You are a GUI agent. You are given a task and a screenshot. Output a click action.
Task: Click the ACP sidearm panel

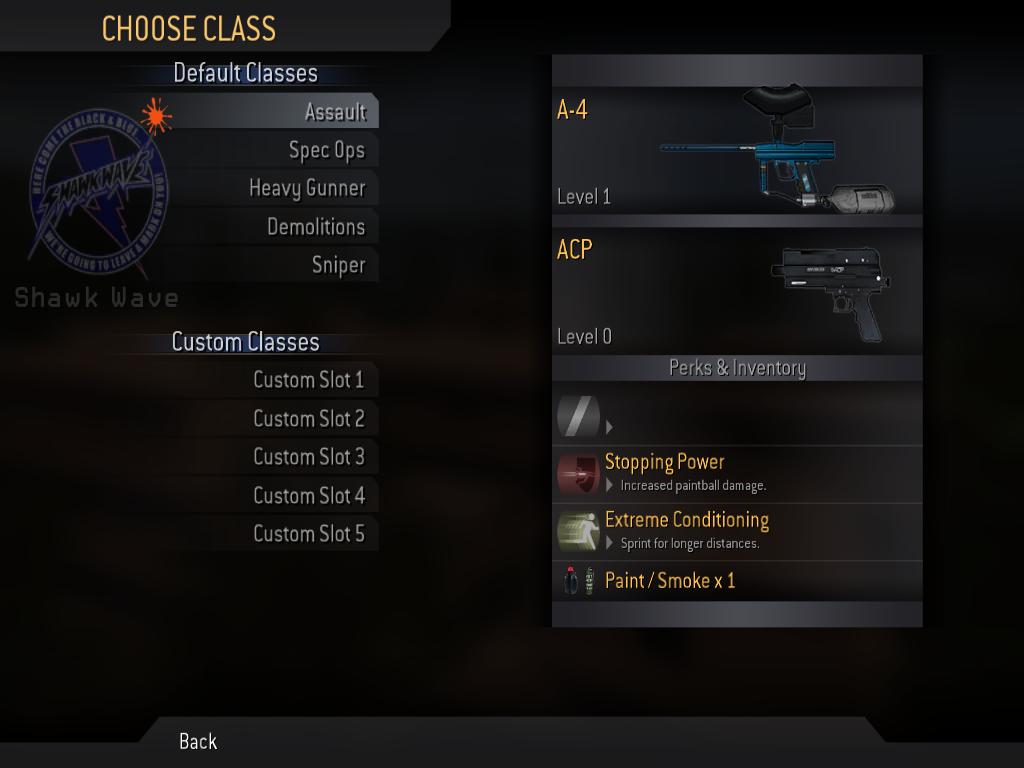click(736, 291)
